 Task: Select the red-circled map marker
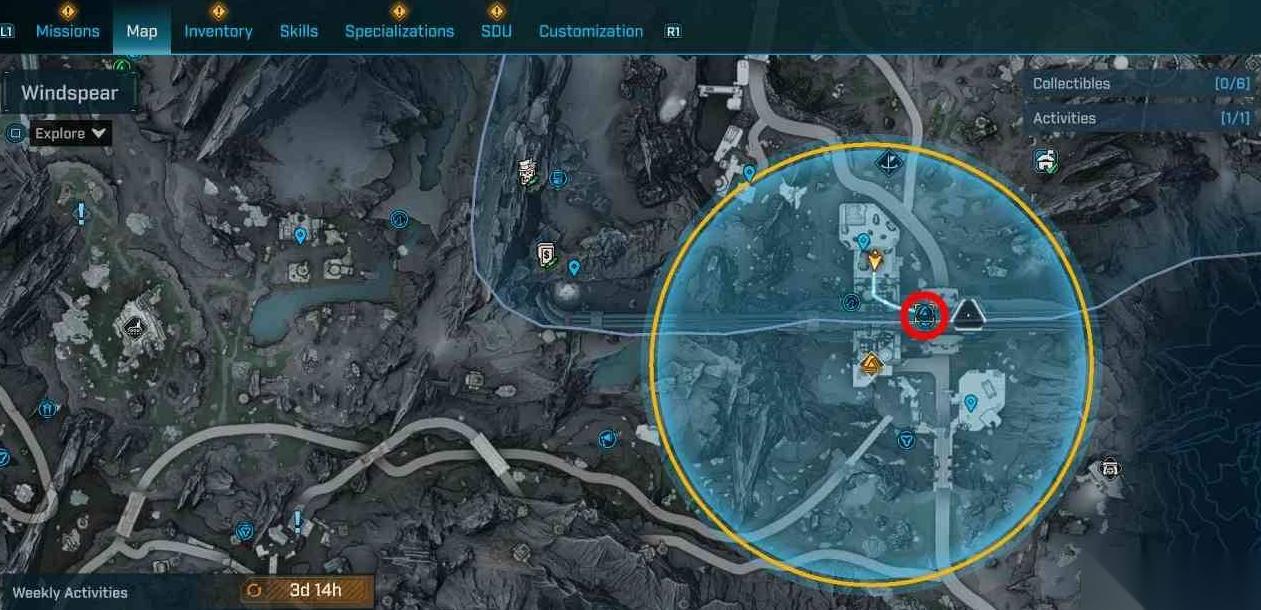click(x=925, y=317)
